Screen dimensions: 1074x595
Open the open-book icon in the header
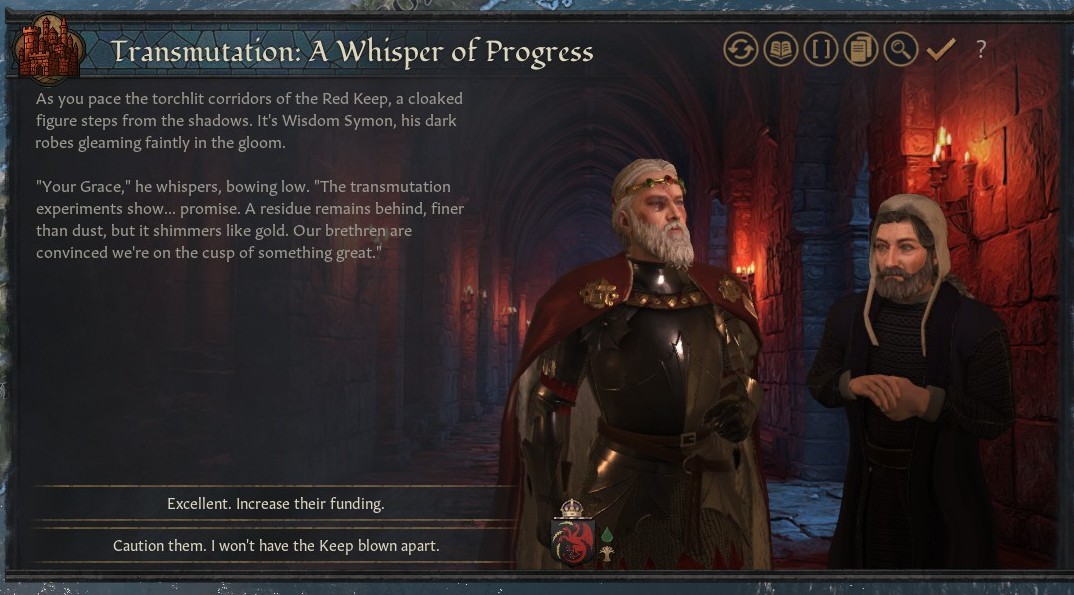coord(781,49)
